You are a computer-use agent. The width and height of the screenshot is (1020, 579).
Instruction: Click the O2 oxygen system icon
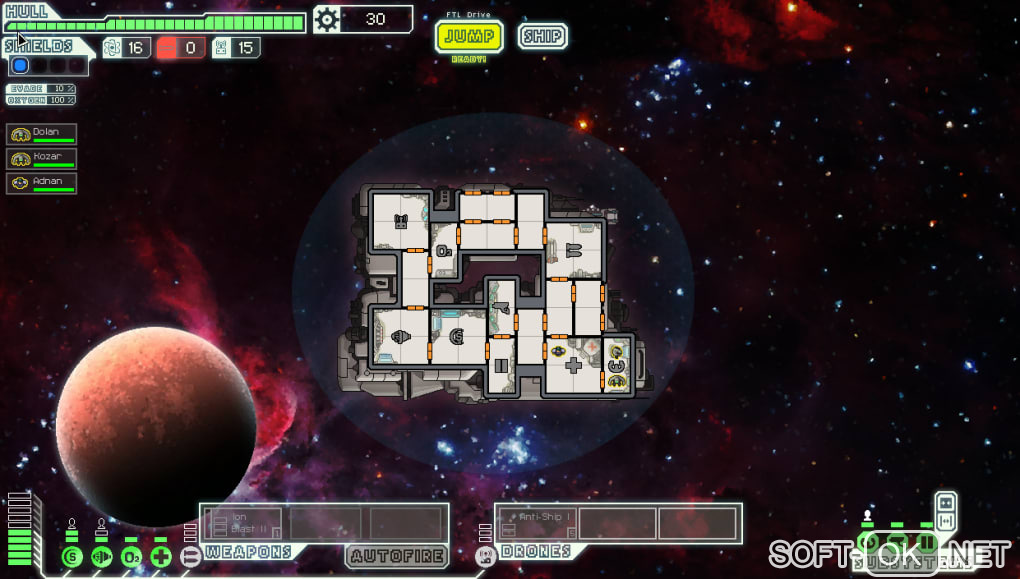tap(131, 557)
